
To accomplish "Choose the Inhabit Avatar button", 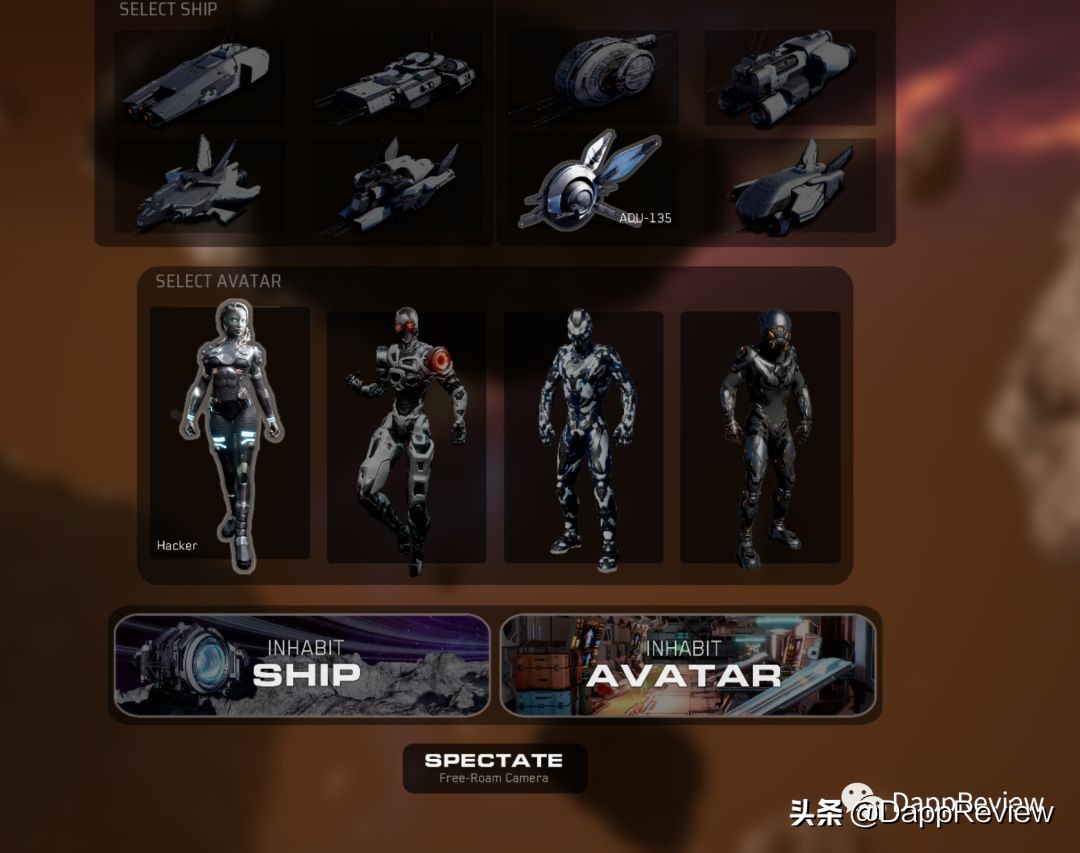I will 688,665.
